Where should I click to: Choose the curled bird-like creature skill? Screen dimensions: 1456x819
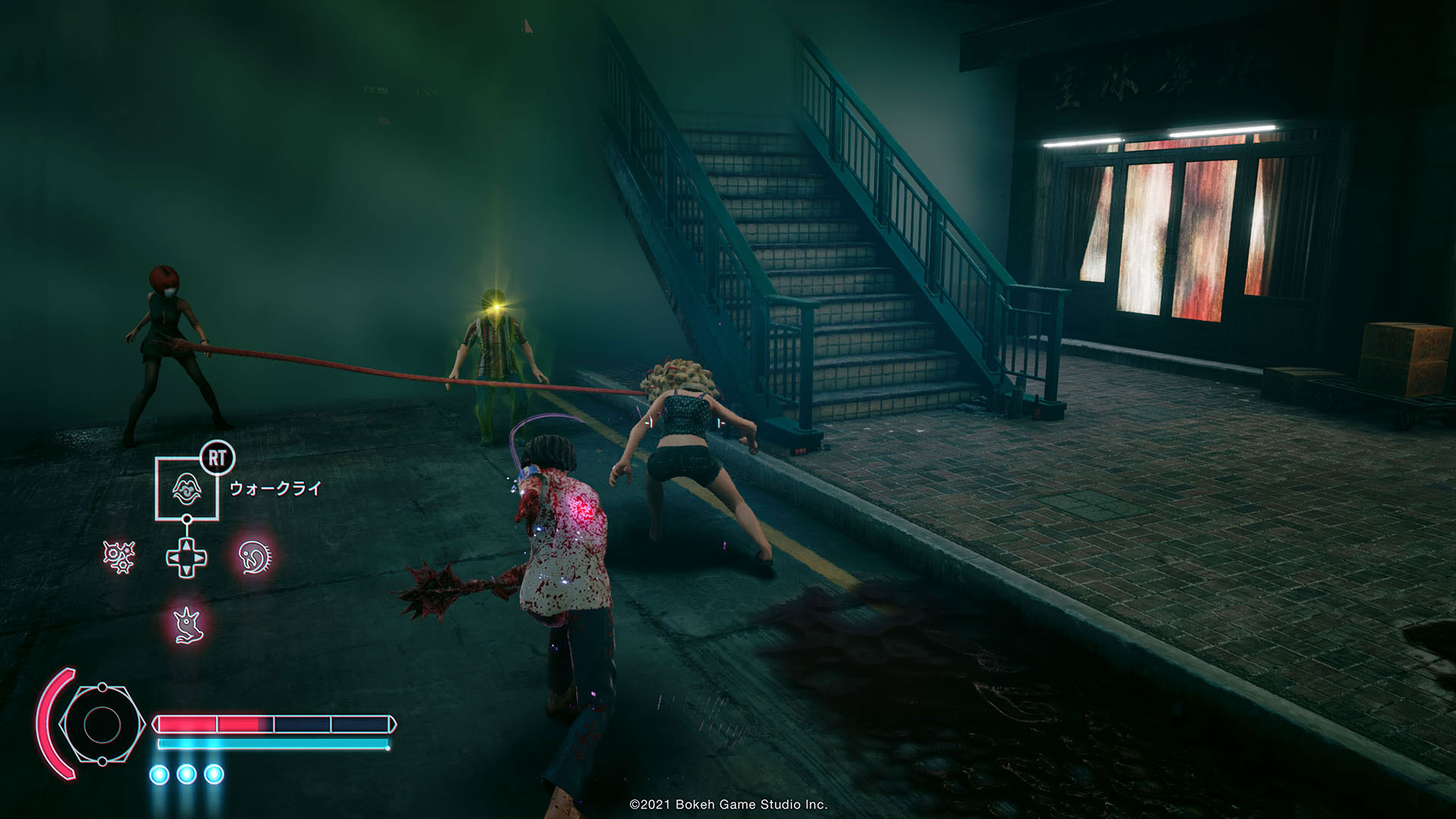[253, 557]
